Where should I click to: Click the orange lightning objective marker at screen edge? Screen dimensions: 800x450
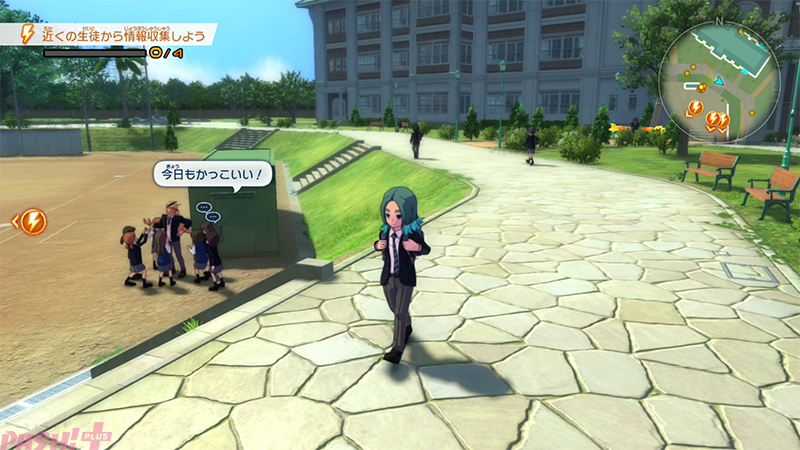(32, 220)
